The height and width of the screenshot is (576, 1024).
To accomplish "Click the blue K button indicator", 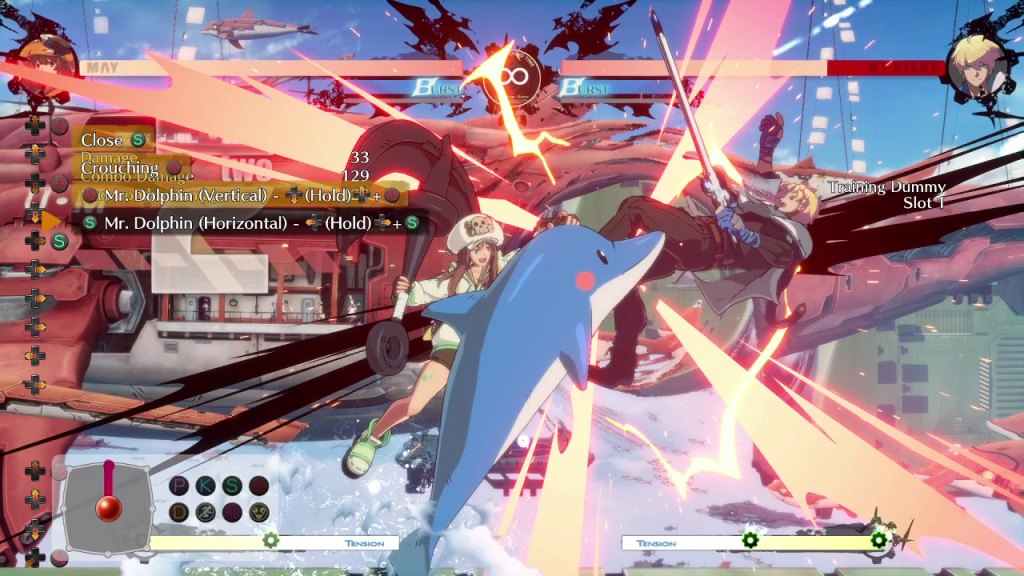I will pos(206,486).
